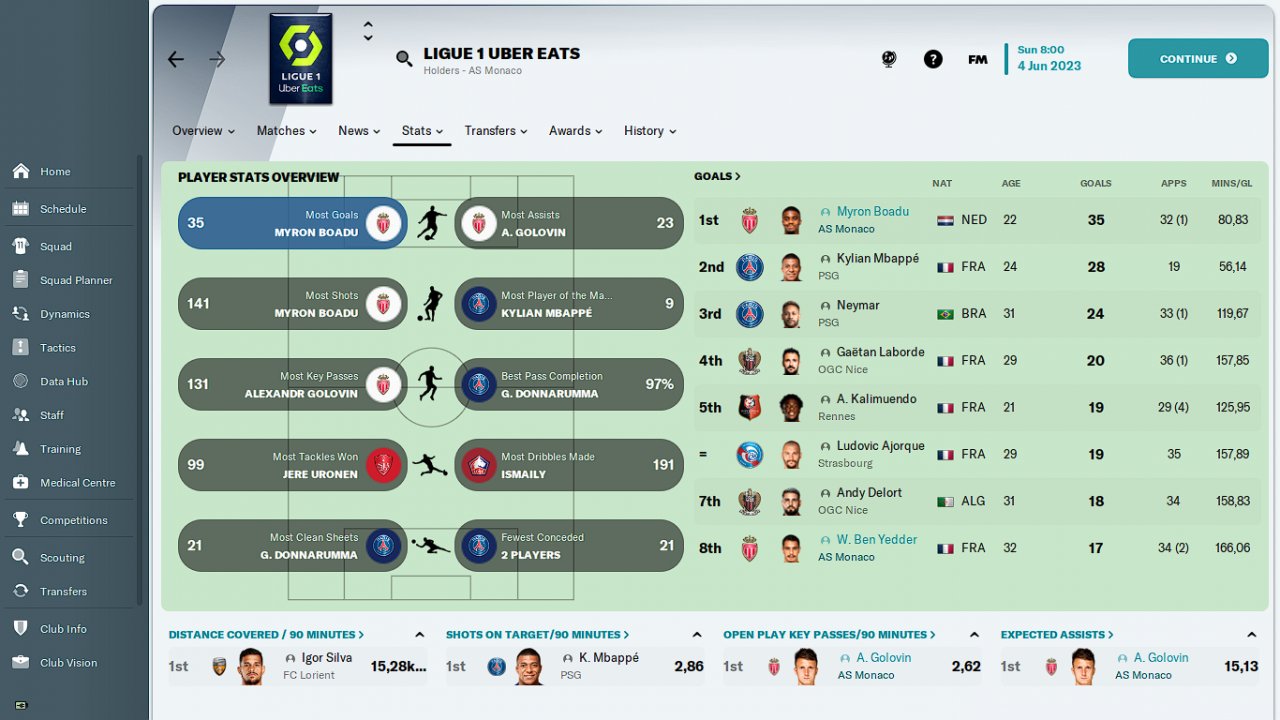Go back with the left arrow
This screenshot has width=1280, height=720.
click(x=176, y=59)
